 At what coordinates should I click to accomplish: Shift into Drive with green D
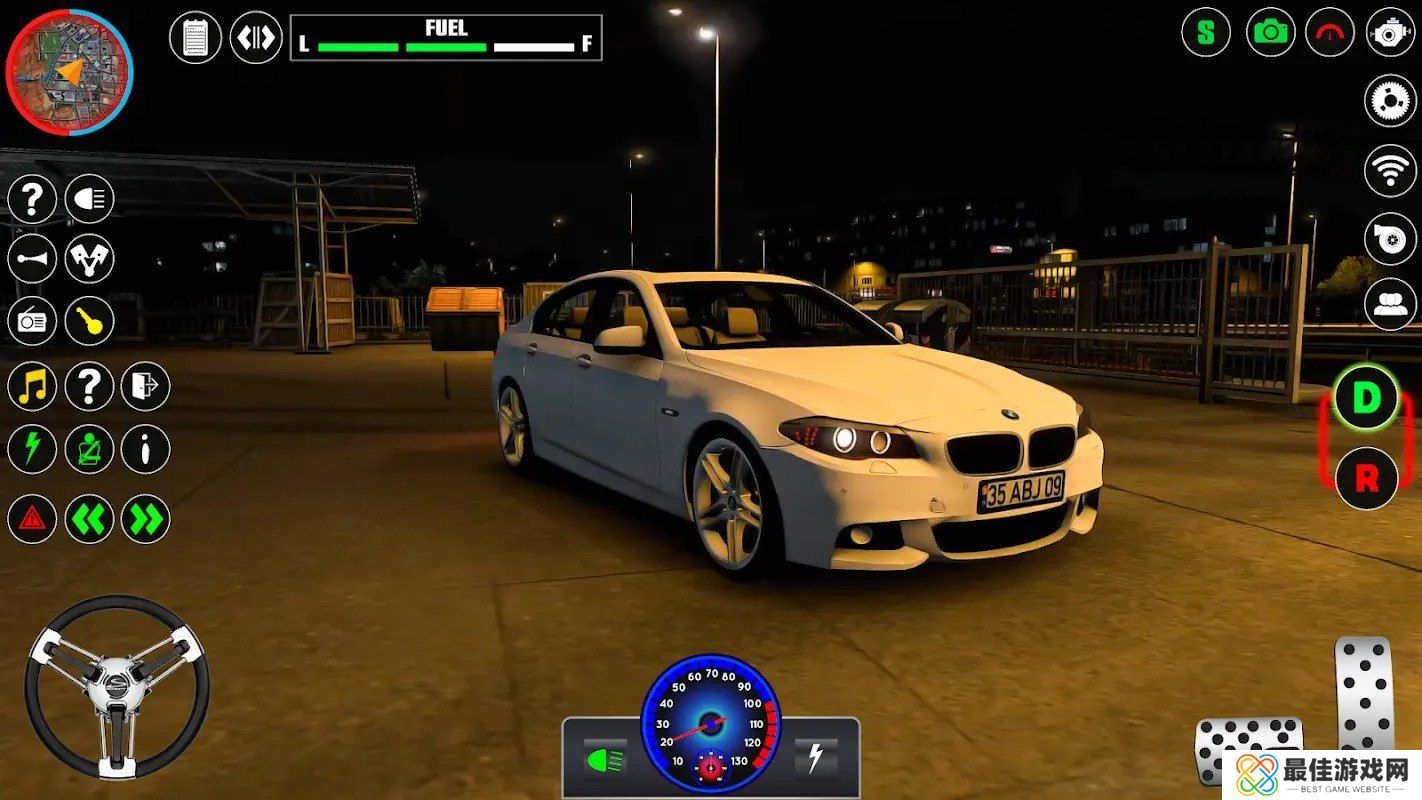[1366, 398]
